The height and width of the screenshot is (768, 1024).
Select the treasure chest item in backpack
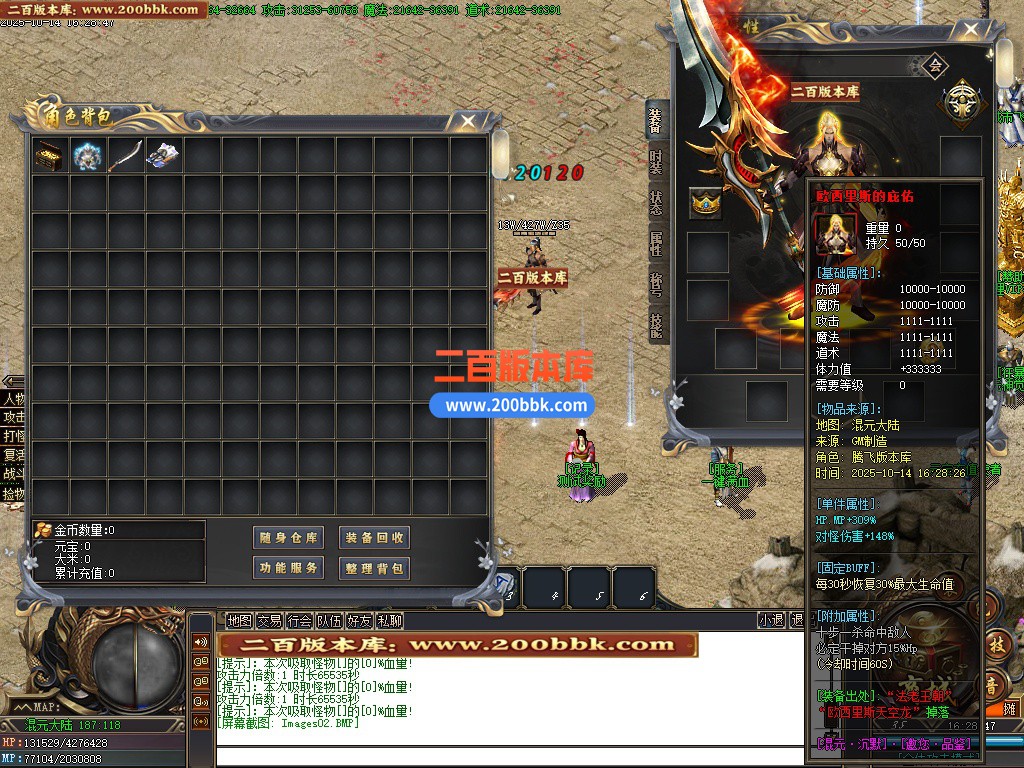[49, 155]
